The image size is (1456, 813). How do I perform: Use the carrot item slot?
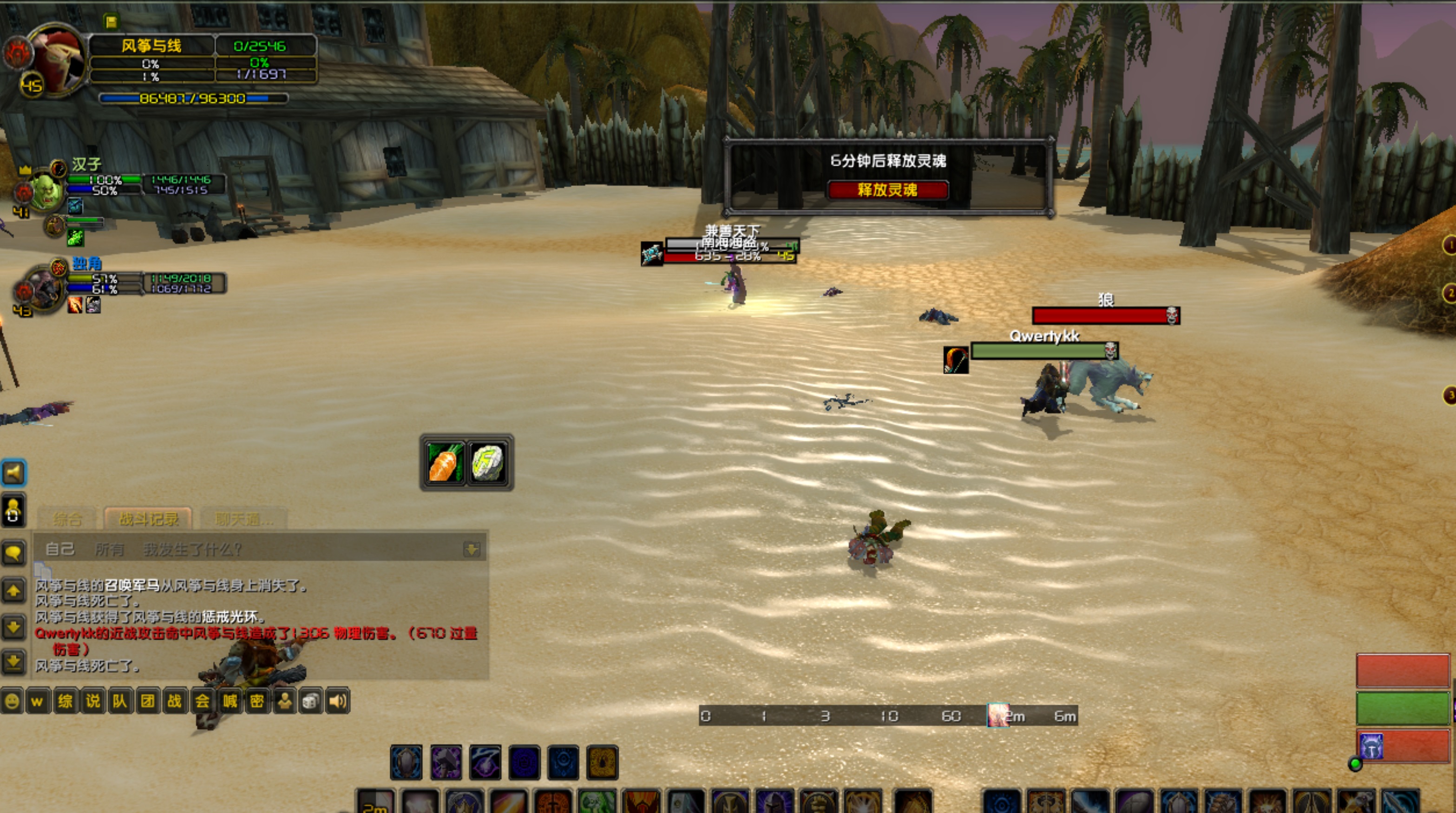(446, 463)
